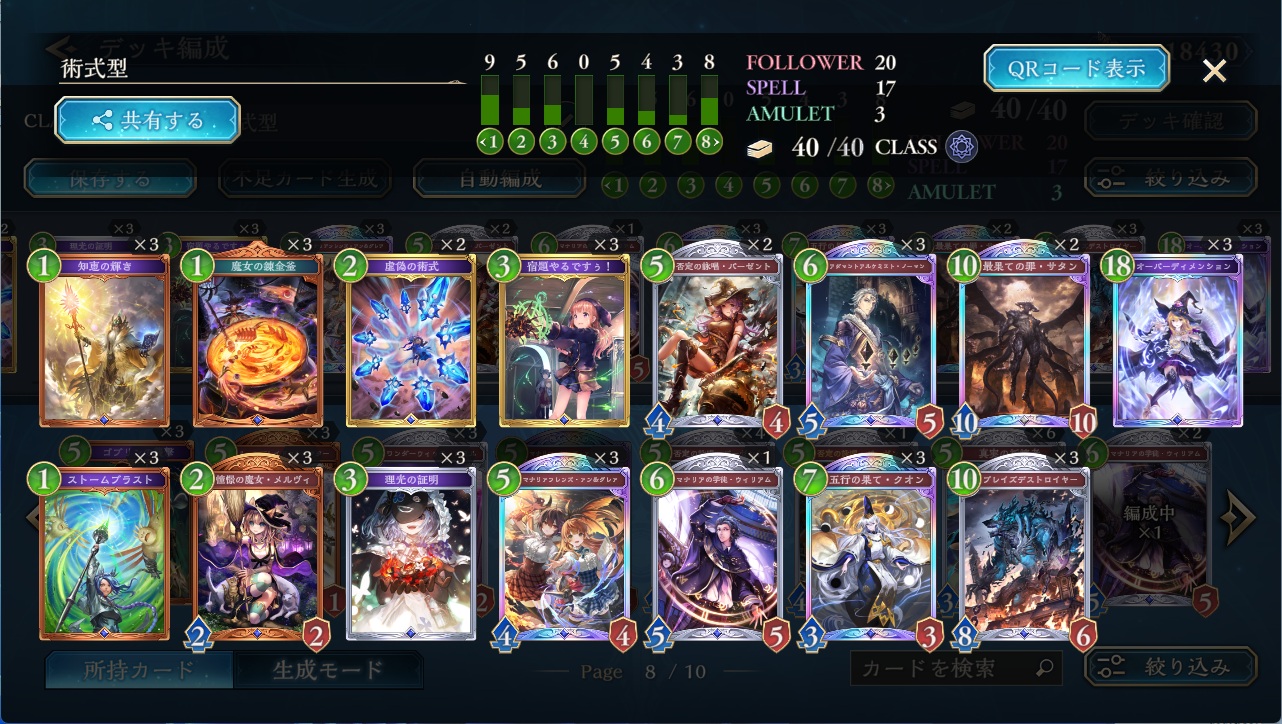
Task: Choose the 魔女の錬金釜 cauldron card
Action: click(x=258, y=340)
